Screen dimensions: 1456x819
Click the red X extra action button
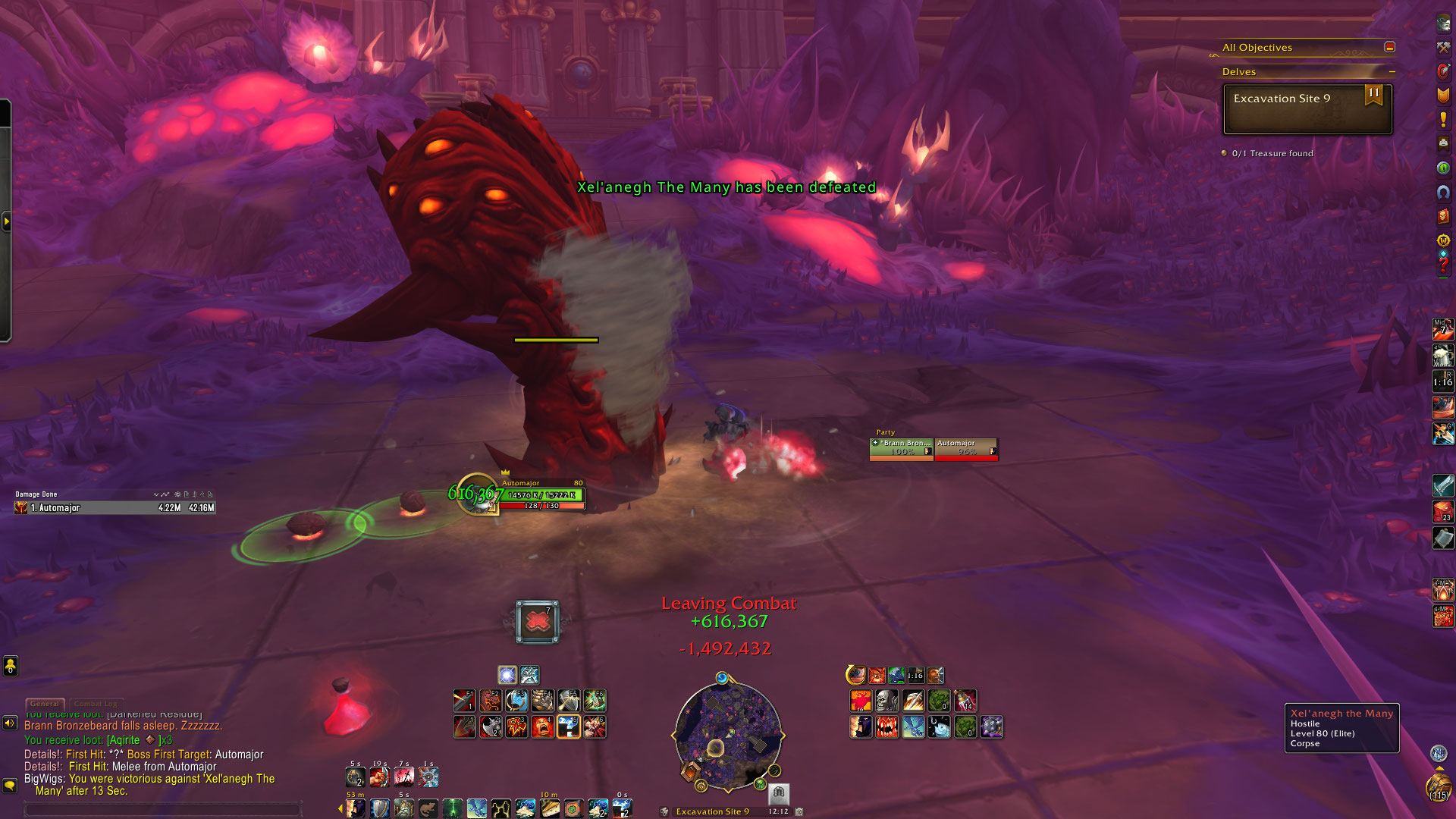tap(538, 622)
